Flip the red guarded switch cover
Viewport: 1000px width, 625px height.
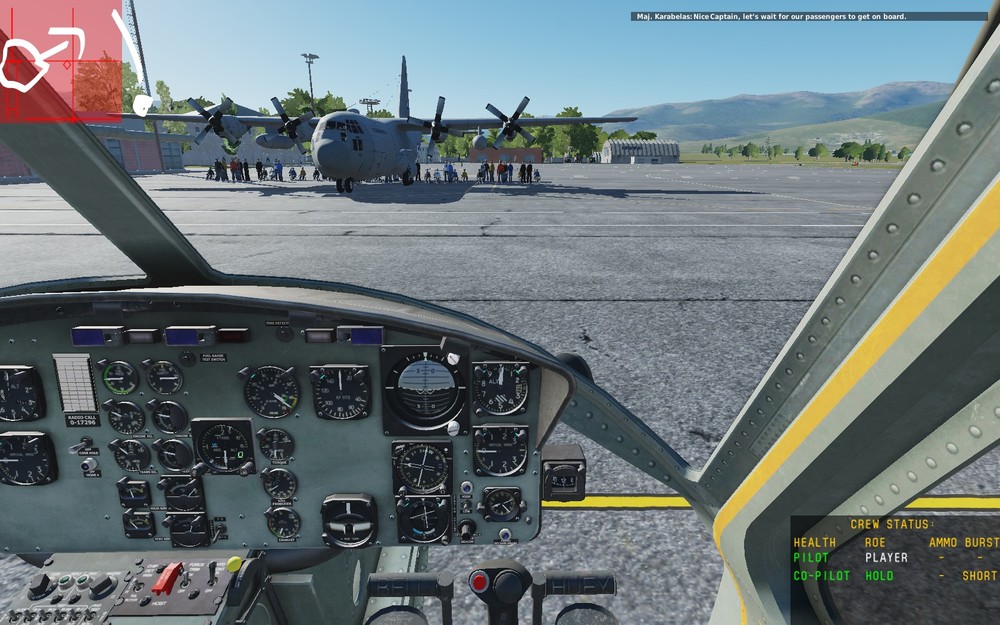click(166, 577)
